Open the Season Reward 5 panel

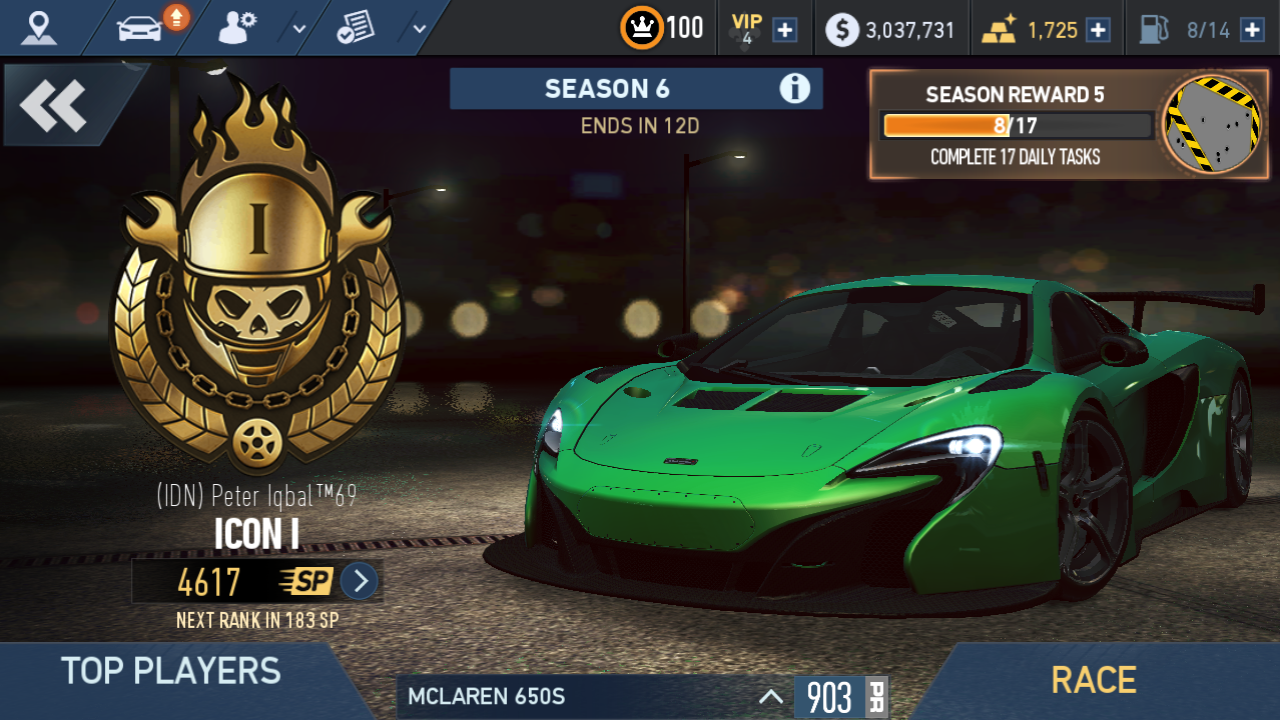click(x=1069, y=125)
